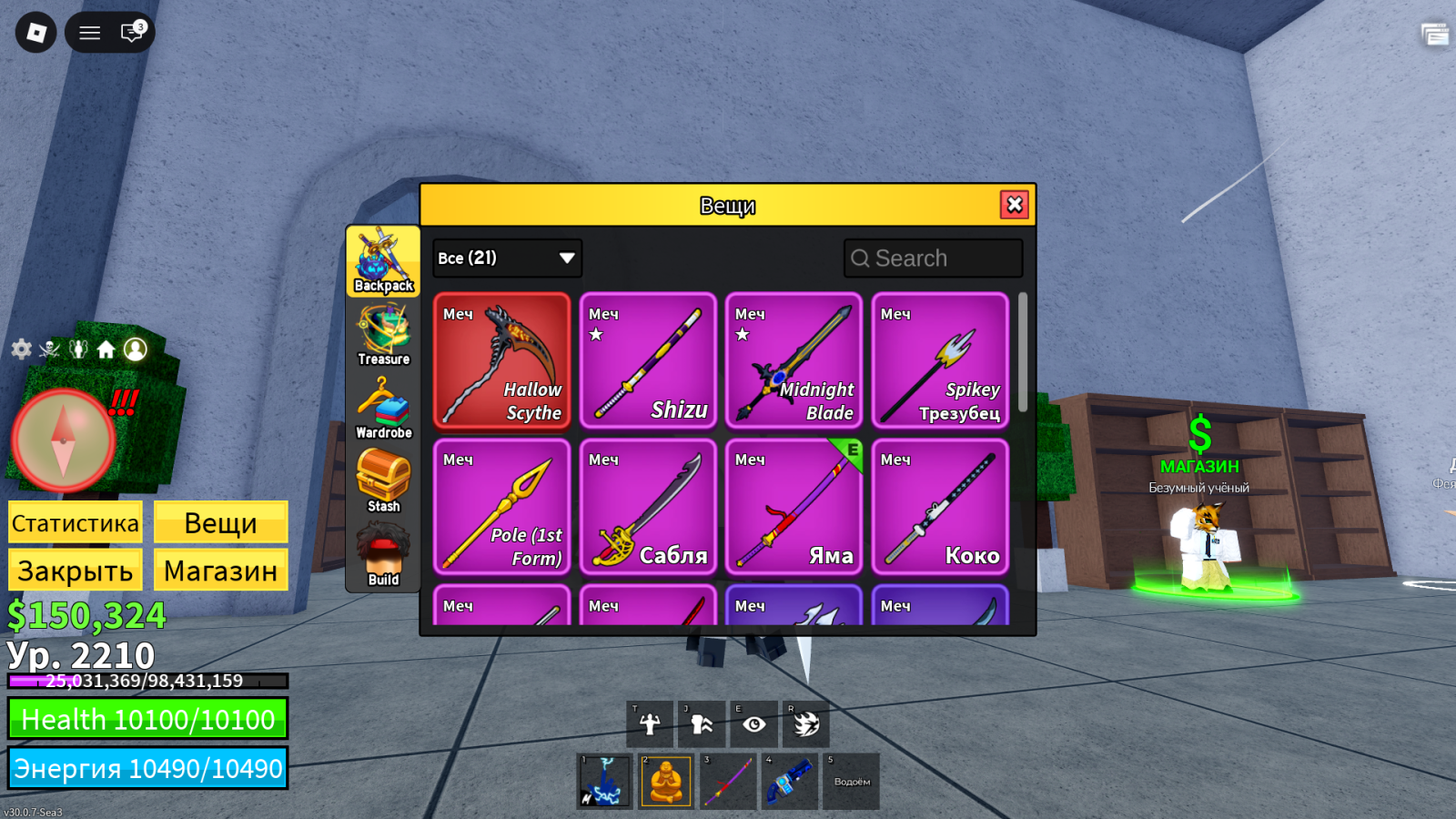Click the Магазин shop button
Image resolution: width=1456 pixels, height=819 pixels.
(220, 571)
